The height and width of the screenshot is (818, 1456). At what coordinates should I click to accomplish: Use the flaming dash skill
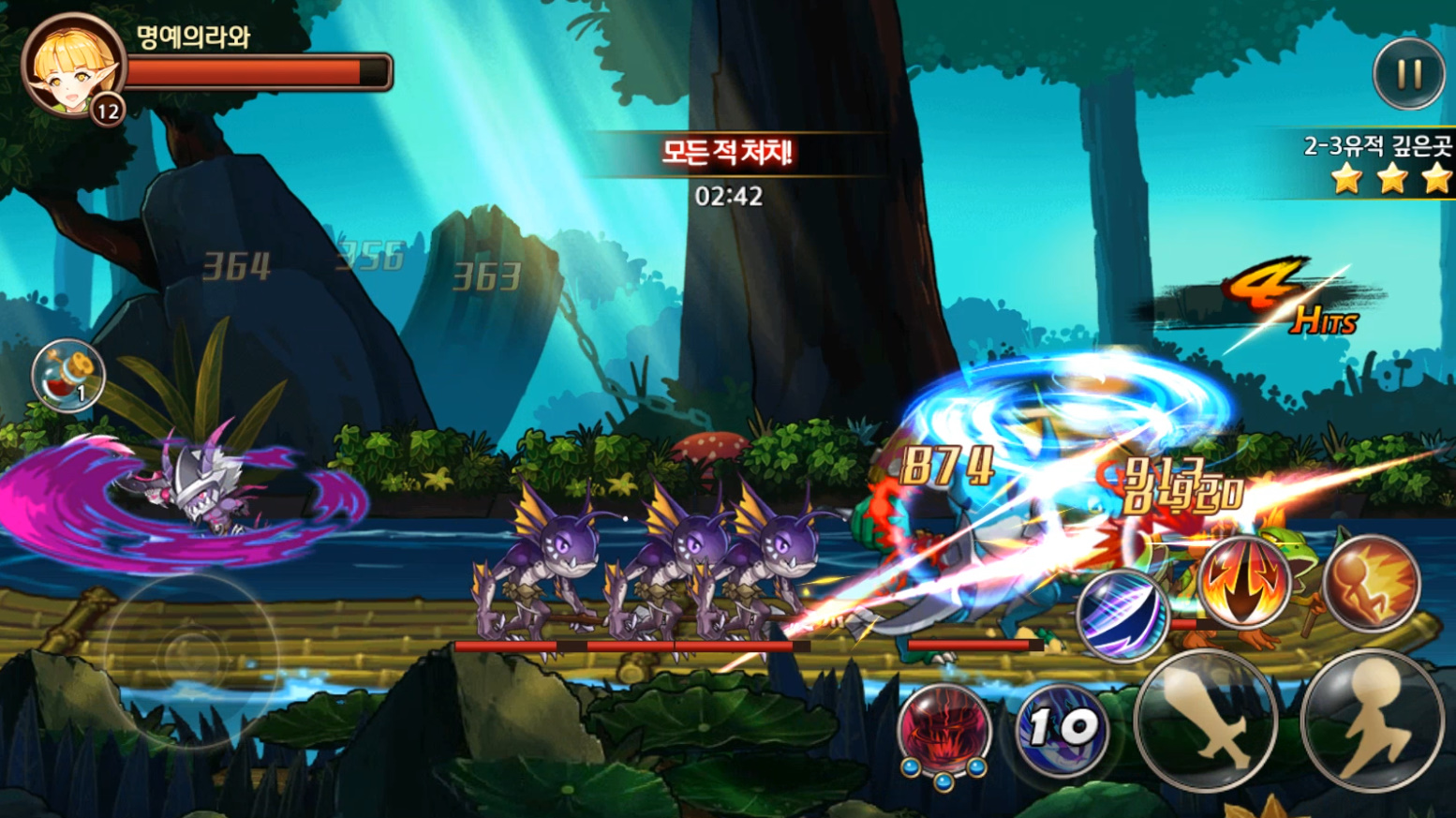coord(1371,583)
